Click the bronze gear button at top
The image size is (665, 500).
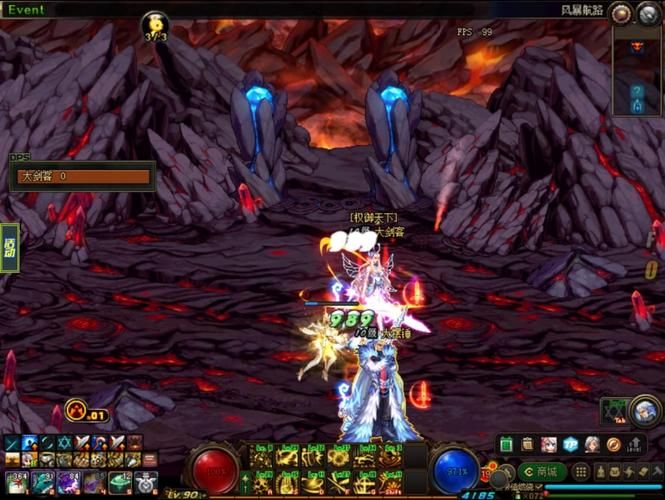[x=622, y=13]
